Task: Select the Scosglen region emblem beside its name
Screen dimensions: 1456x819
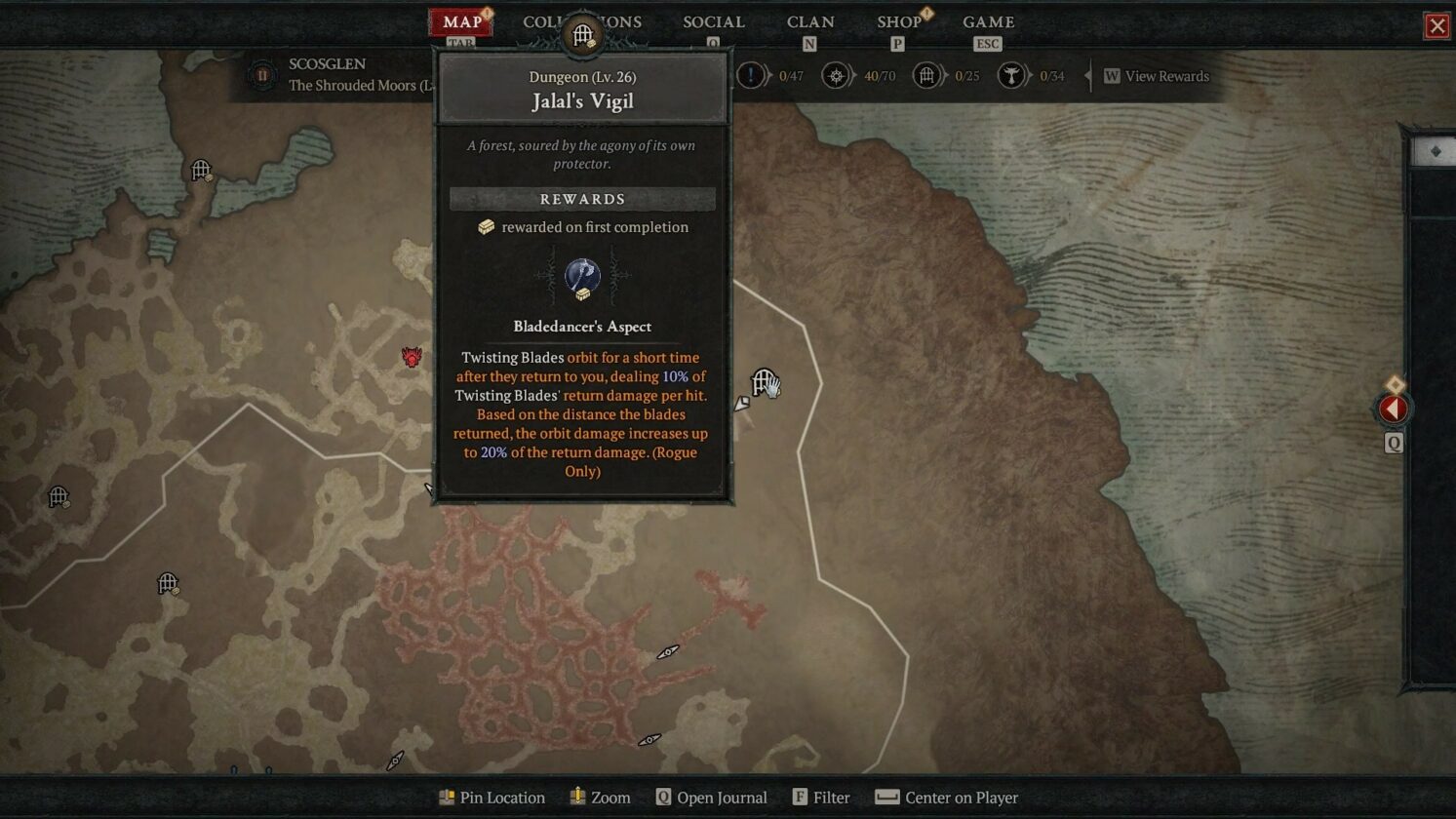Action: (260, 76)
